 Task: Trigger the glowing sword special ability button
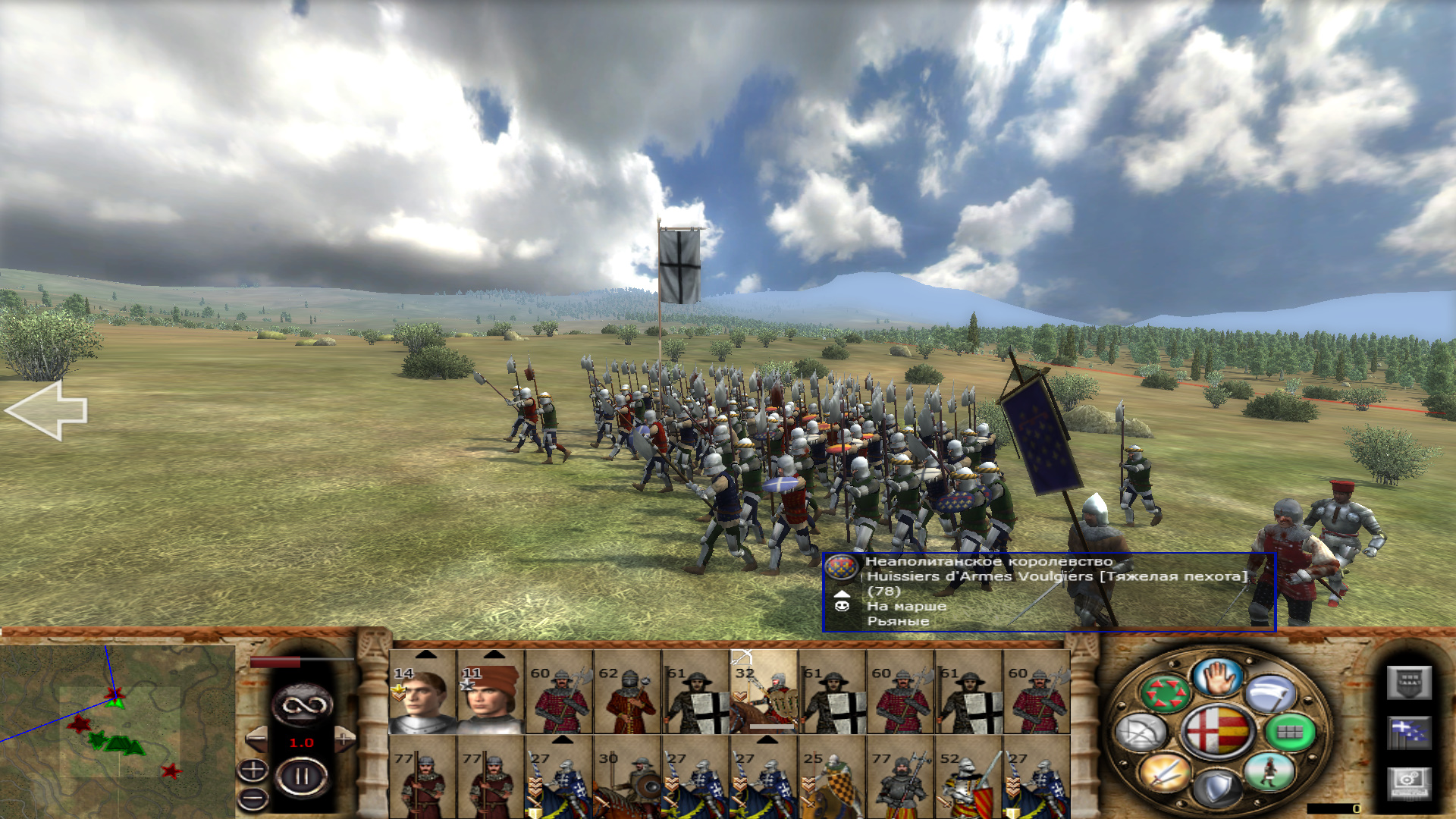(1166, 773)
